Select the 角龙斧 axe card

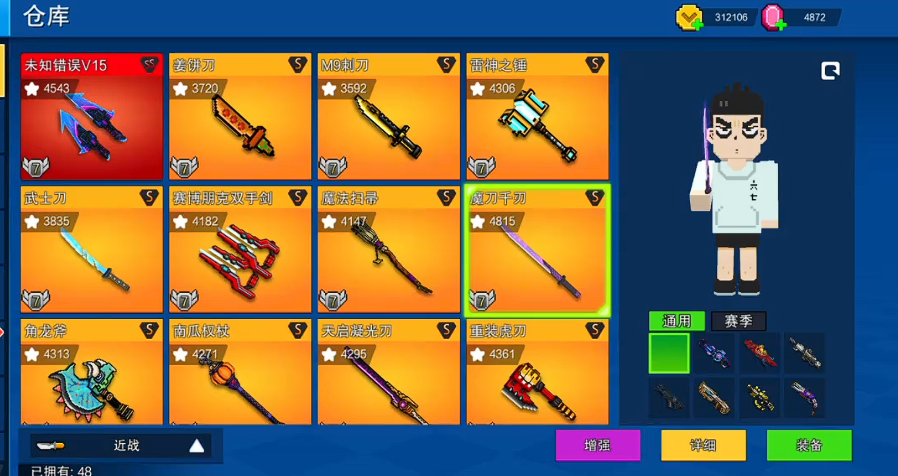91,372
